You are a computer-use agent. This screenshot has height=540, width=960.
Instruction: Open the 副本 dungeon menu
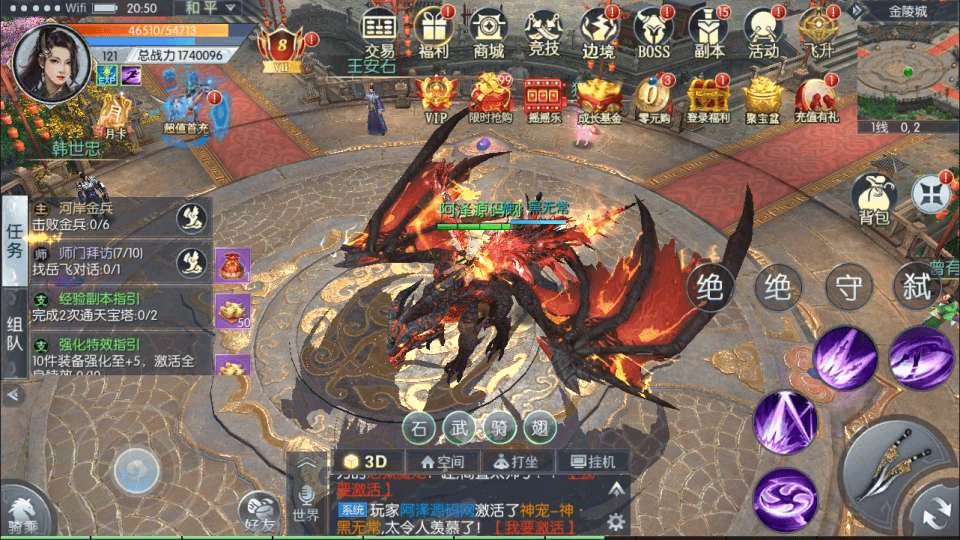click(x=709, y=31)
